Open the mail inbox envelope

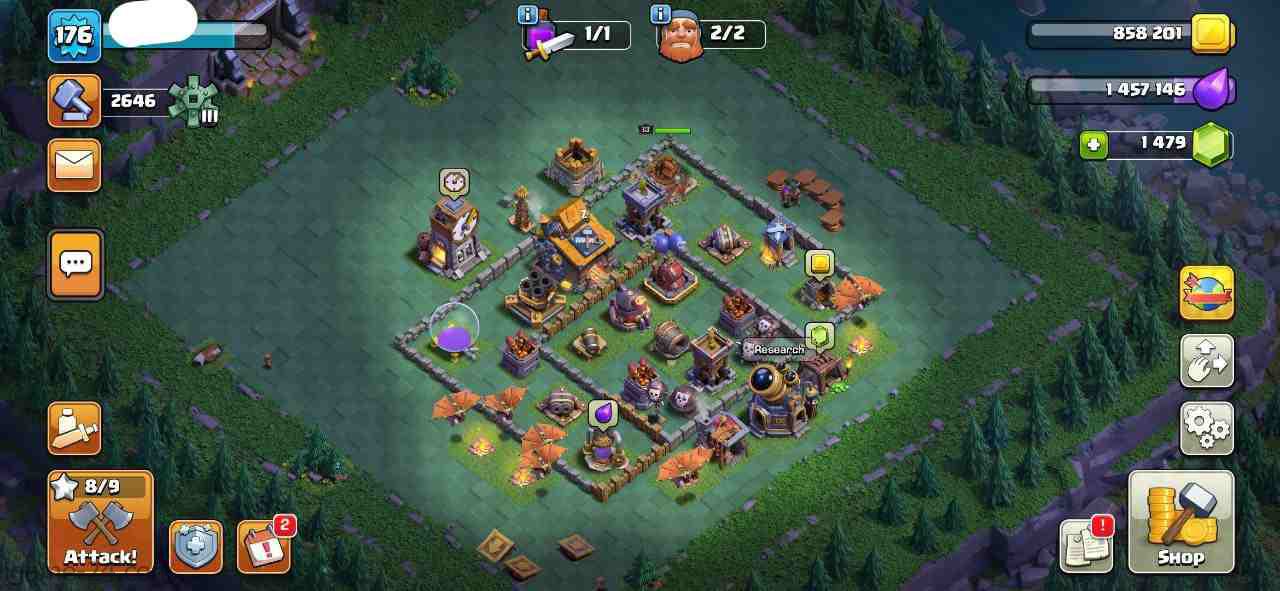click(x=75, y=165)
